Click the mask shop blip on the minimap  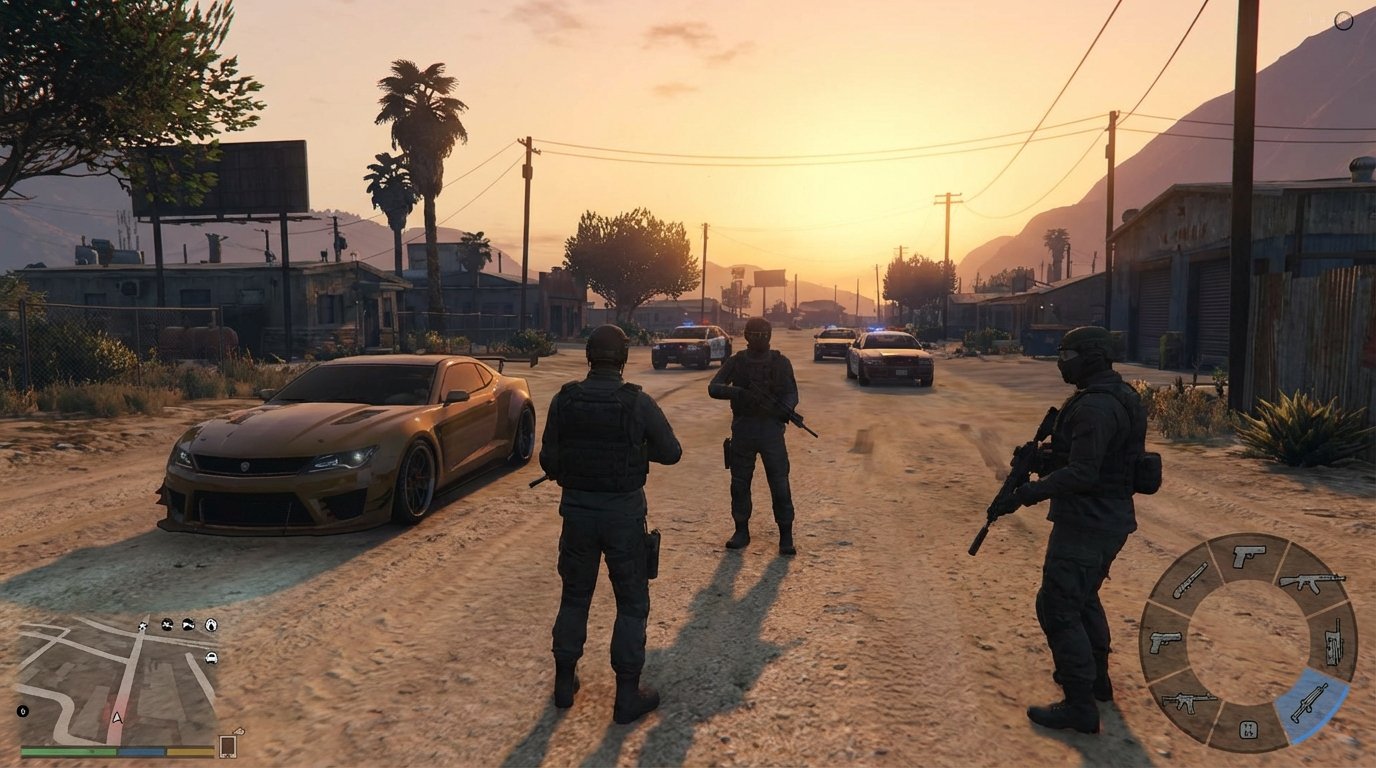tap(211, 625)
